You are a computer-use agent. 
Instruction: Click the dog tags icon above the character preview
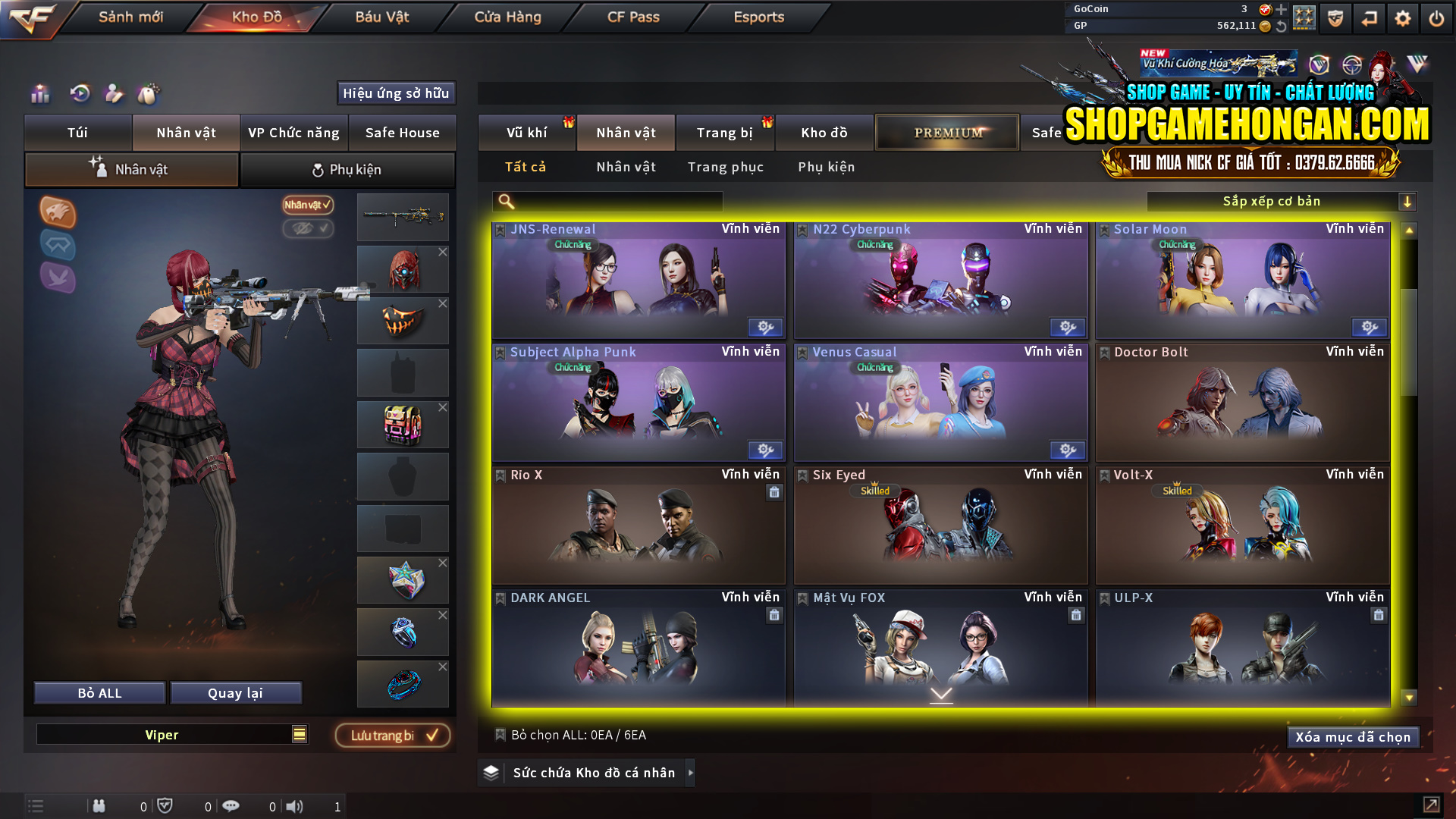coord(149,94)
